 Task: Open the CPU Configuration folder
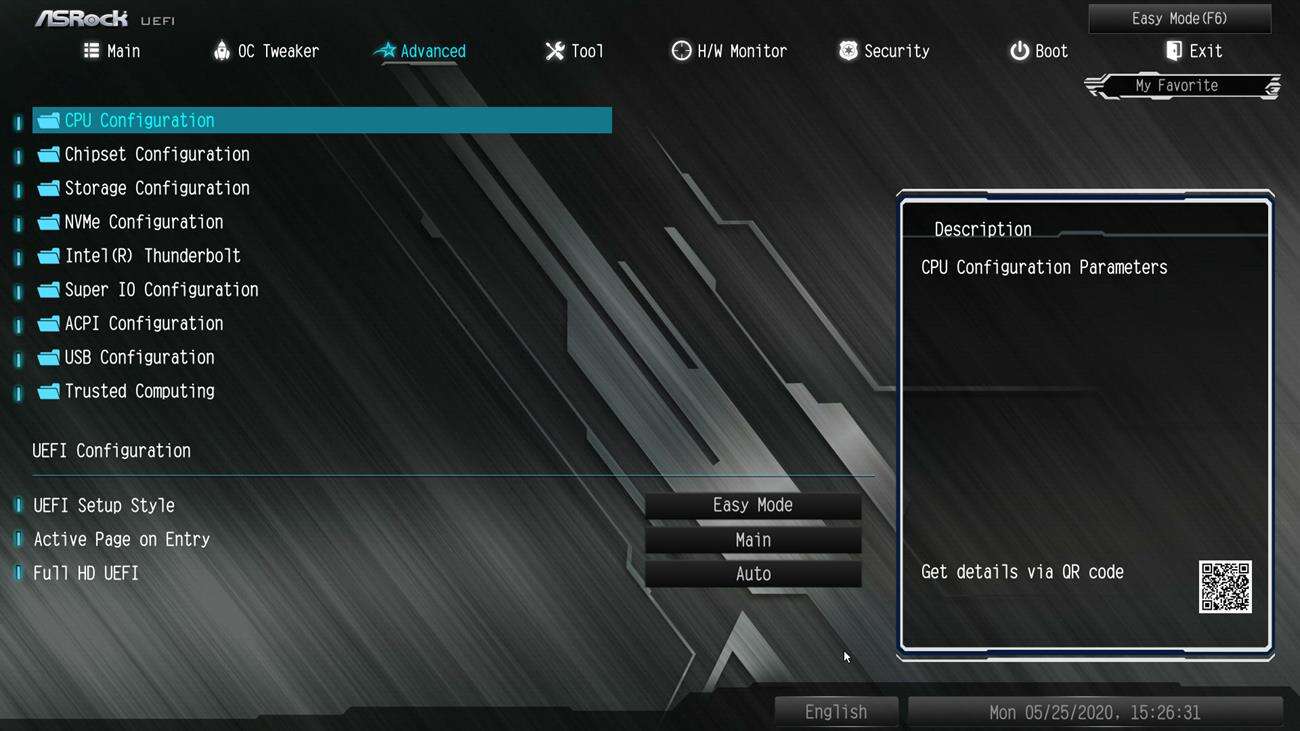pos(138,120)
